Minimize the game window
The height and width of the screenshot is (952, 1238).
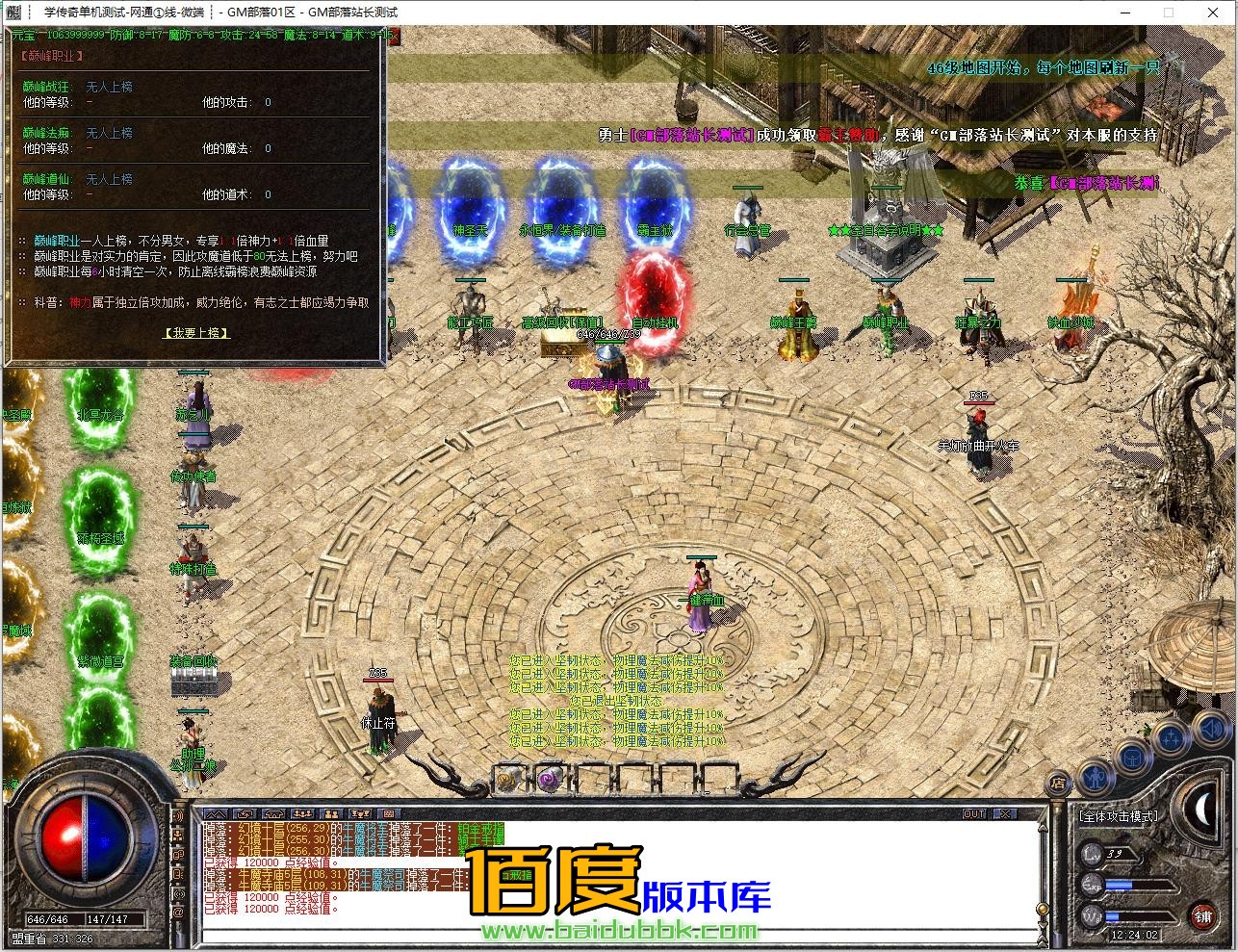point(1125,13)
